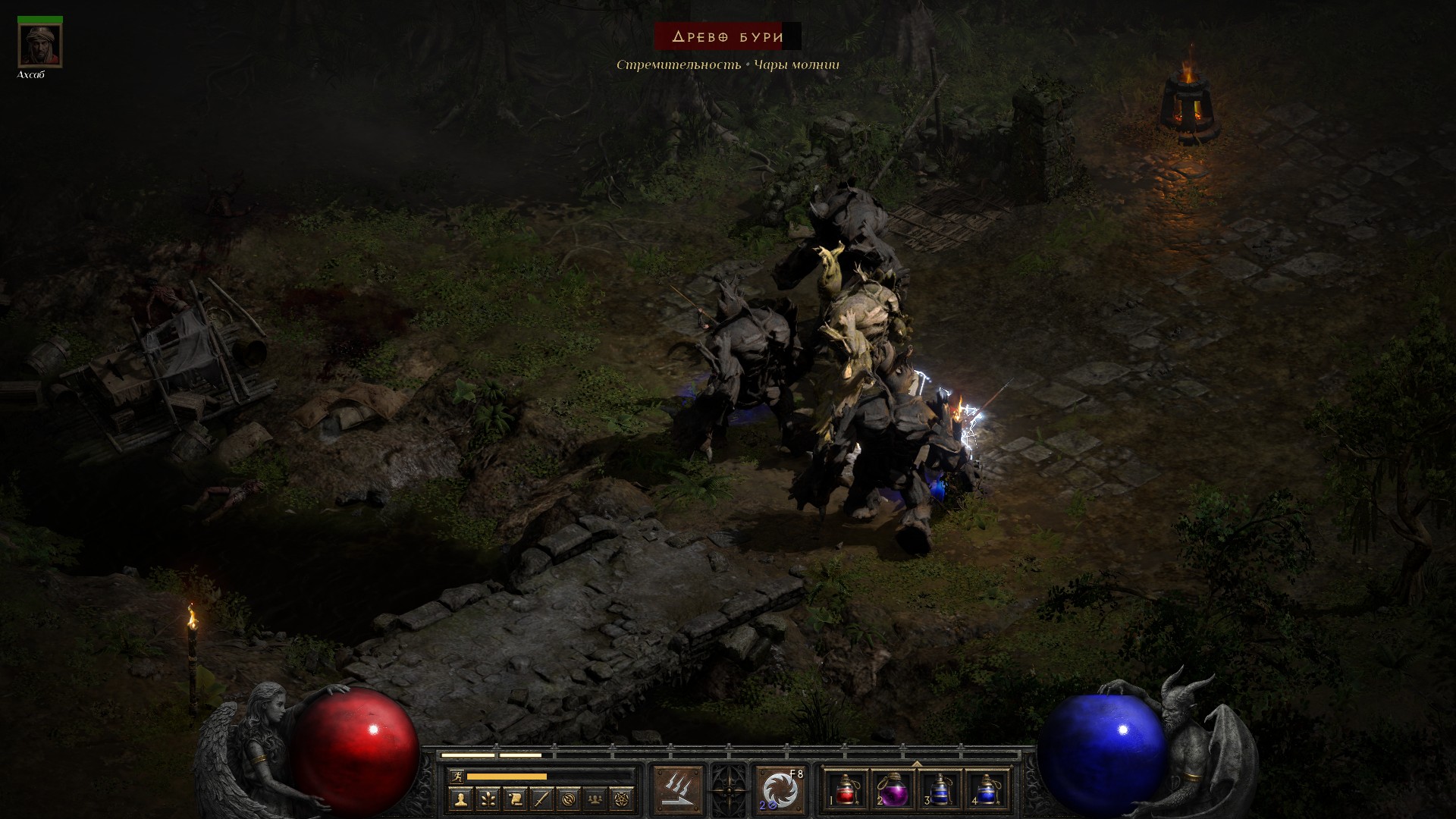
Task: Use the blue mana potion in belt slot 3
Action: coord(940,790)
